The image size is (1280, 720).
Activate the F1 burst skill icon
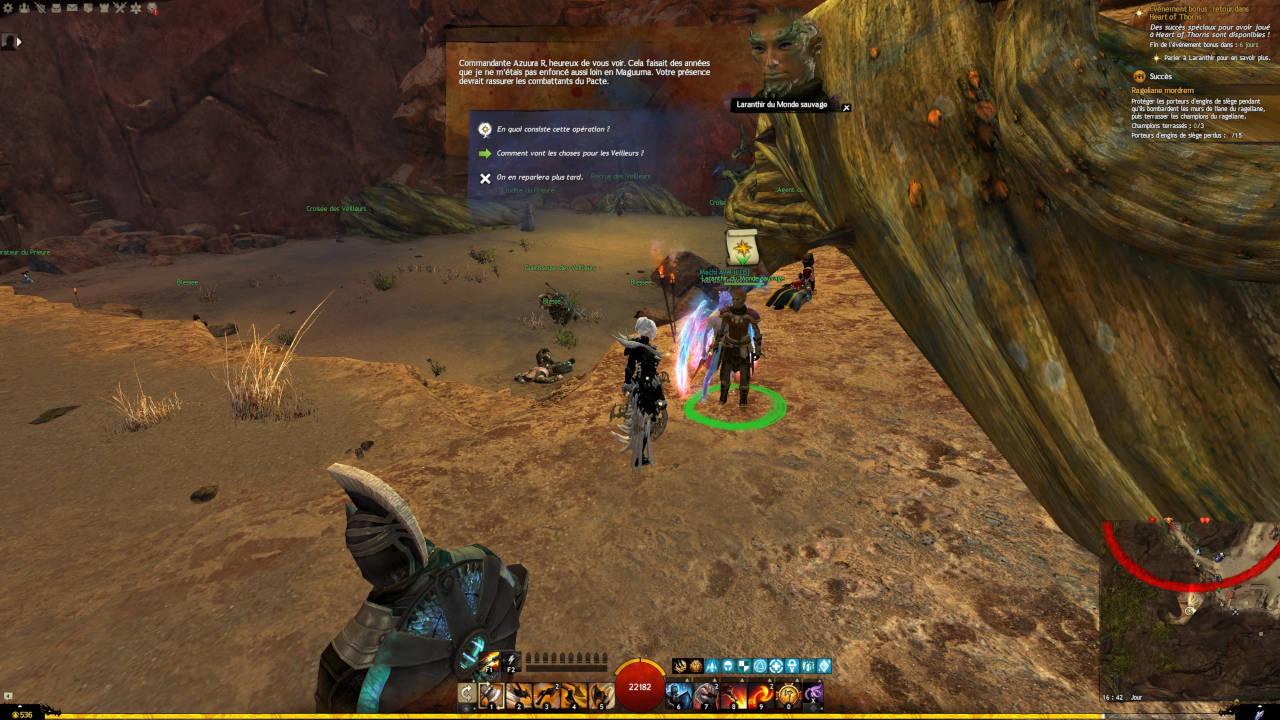(491, 663)
